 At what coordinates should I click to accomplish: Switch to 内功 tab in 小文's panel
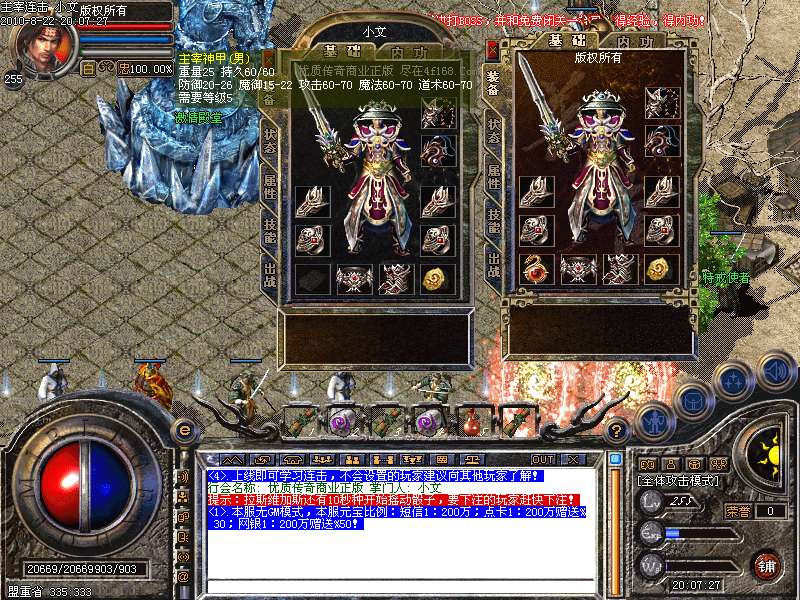(412, 51)
